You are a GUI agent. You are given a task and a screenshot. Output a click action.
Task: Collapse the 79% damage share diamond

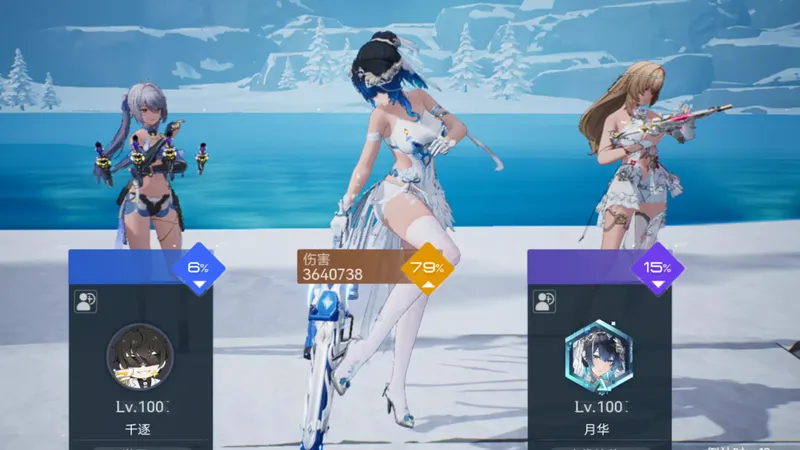pos(428,269)
